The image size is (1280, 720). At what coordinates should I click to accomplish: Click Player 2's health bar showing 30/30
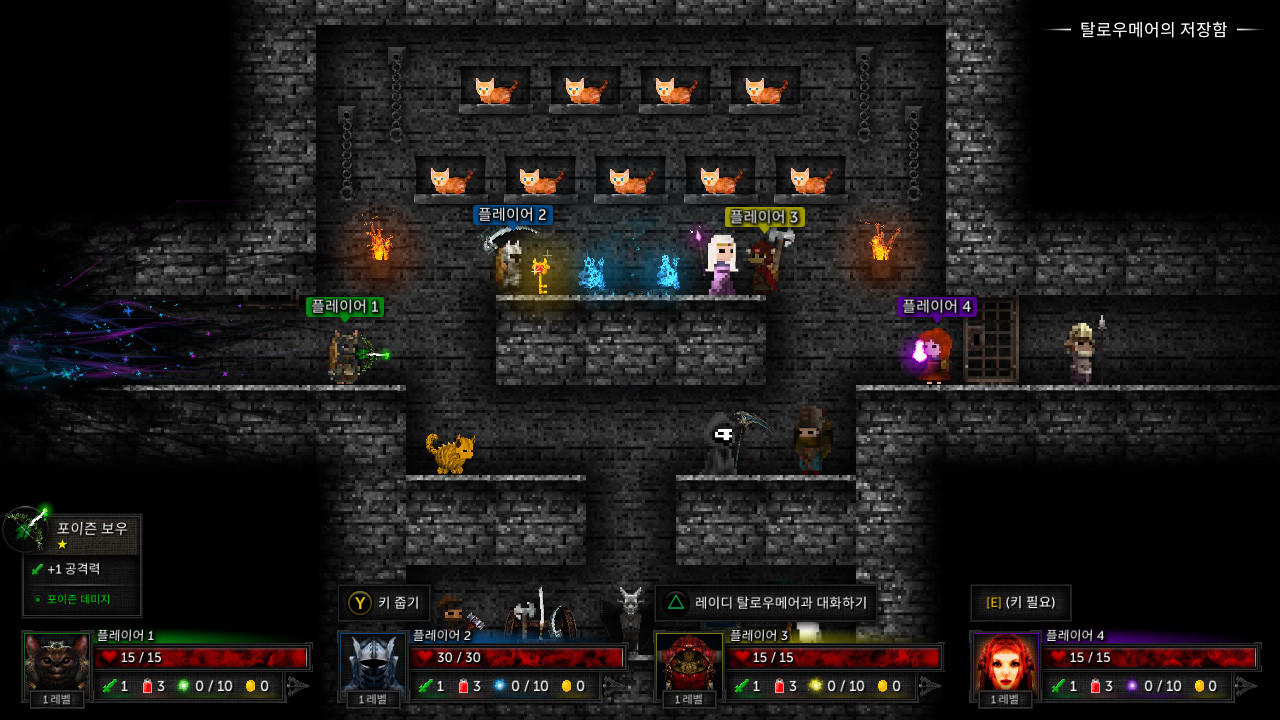[x=520, y=657]
